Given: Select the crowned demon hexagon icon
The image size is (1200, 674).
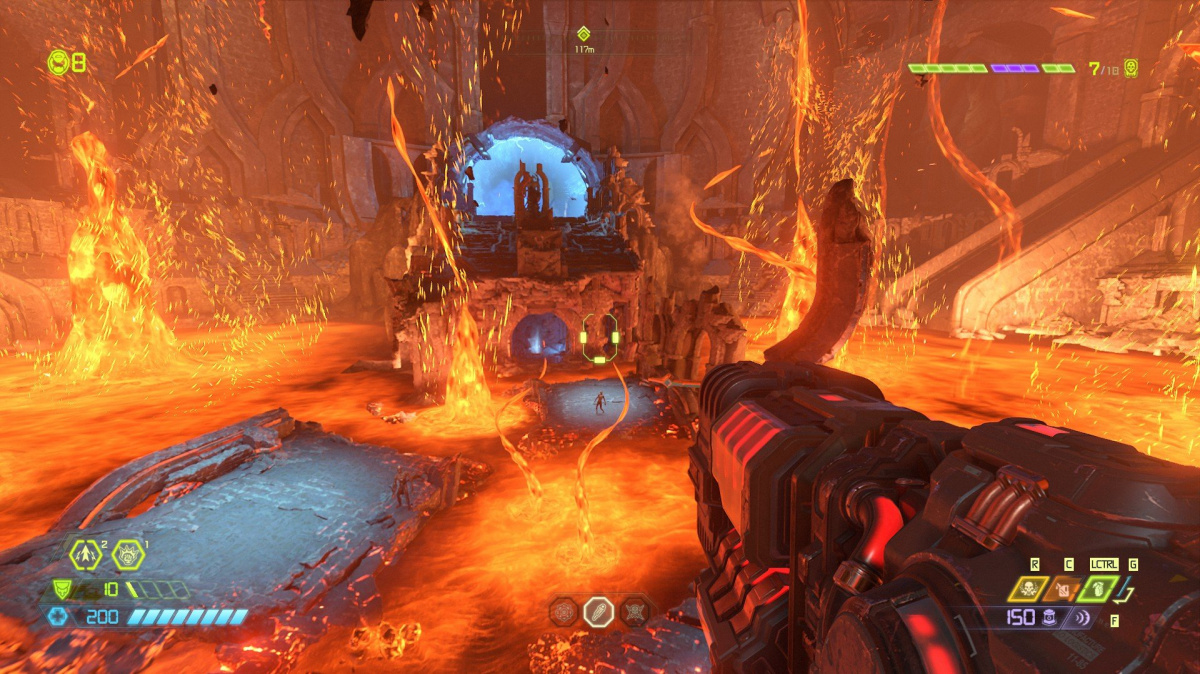Looking at the screenshot, I should point(128,553).
